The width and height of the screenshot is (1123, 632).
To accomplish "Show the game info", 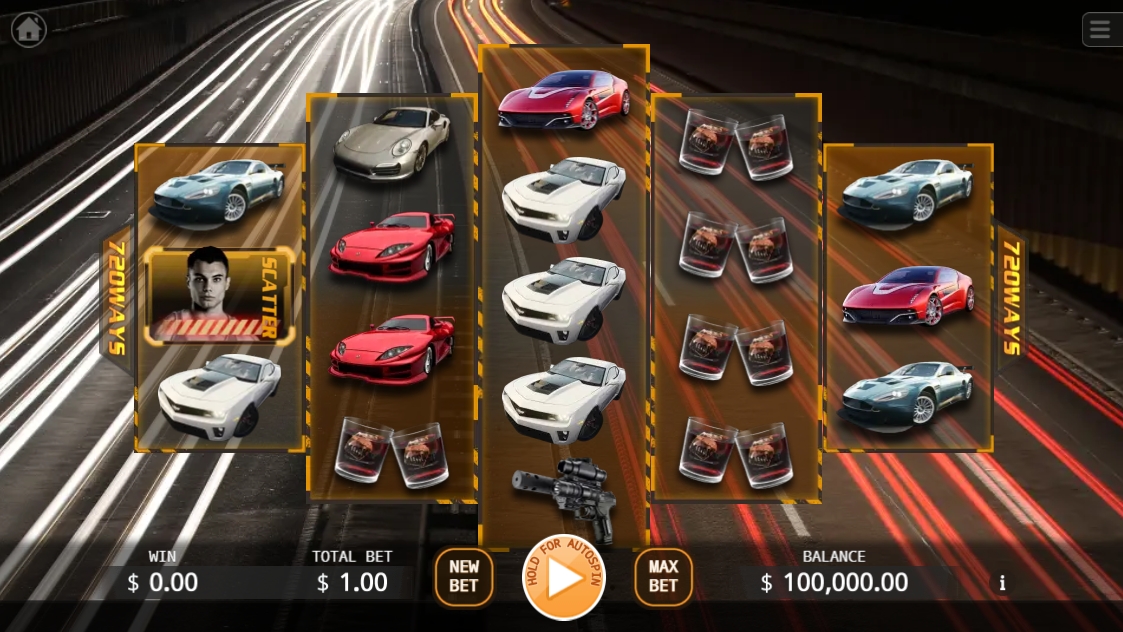I will tap(1002, 583).
